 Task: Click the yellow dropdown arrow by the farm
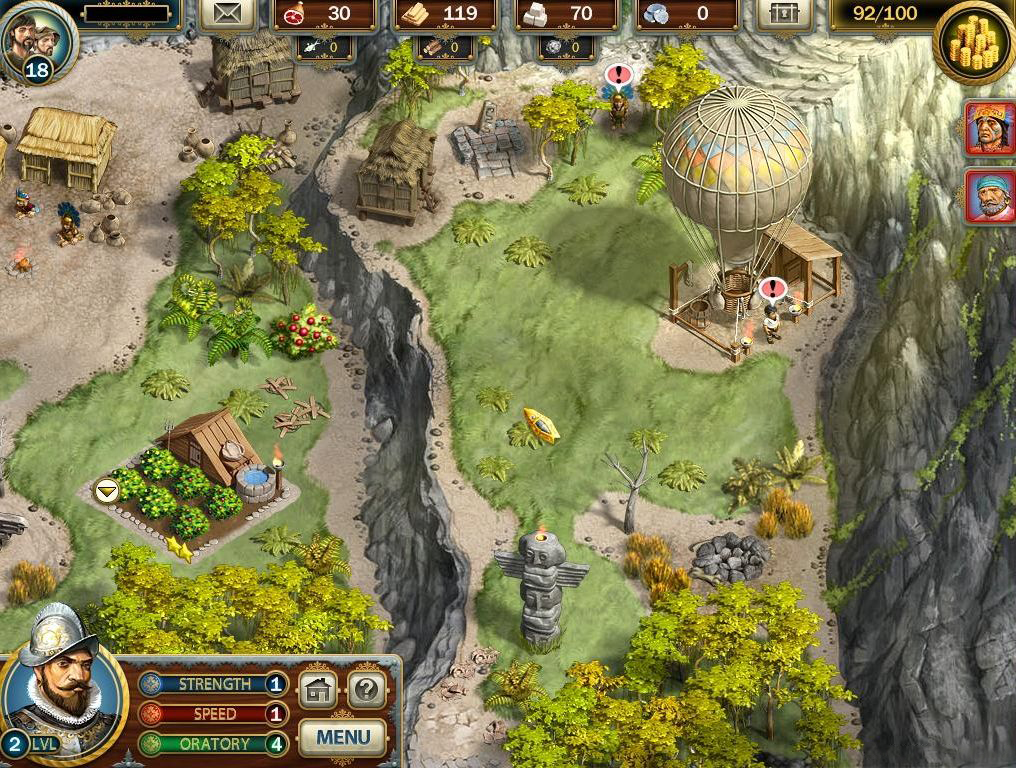tap(105, 491)
